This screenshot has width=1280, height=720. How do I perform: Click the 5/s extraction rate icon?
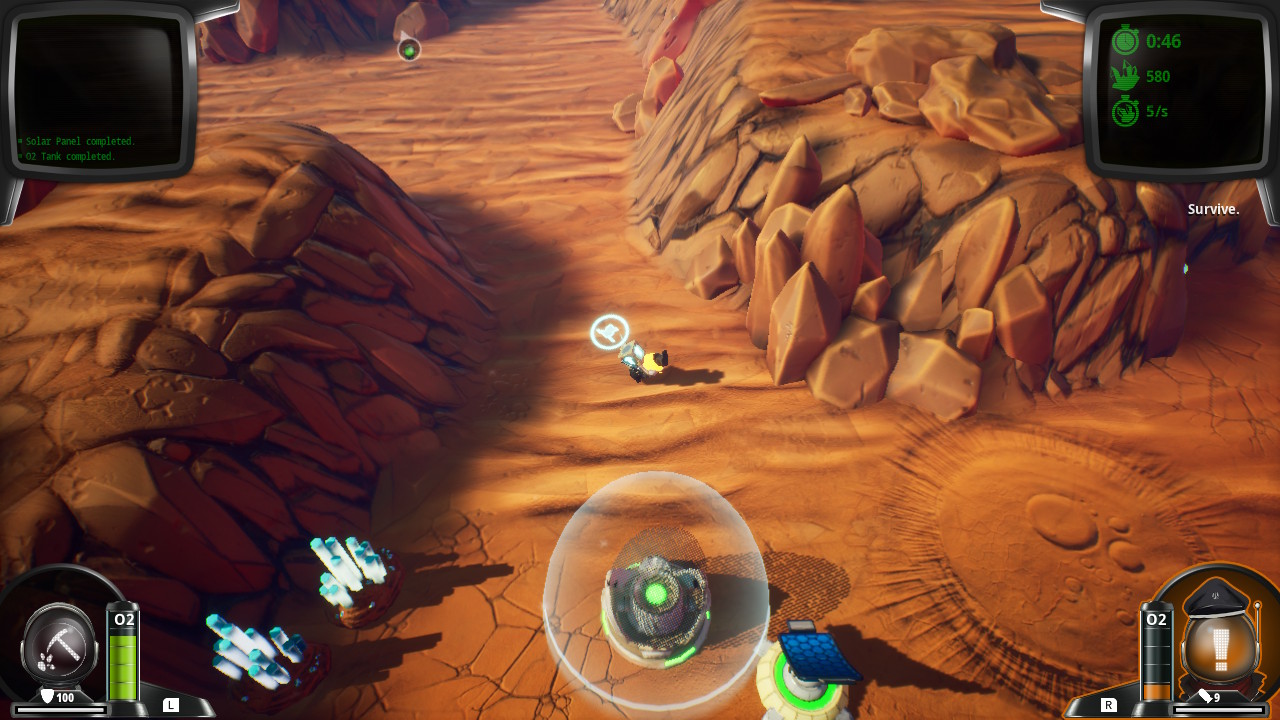pos(1124,111)
